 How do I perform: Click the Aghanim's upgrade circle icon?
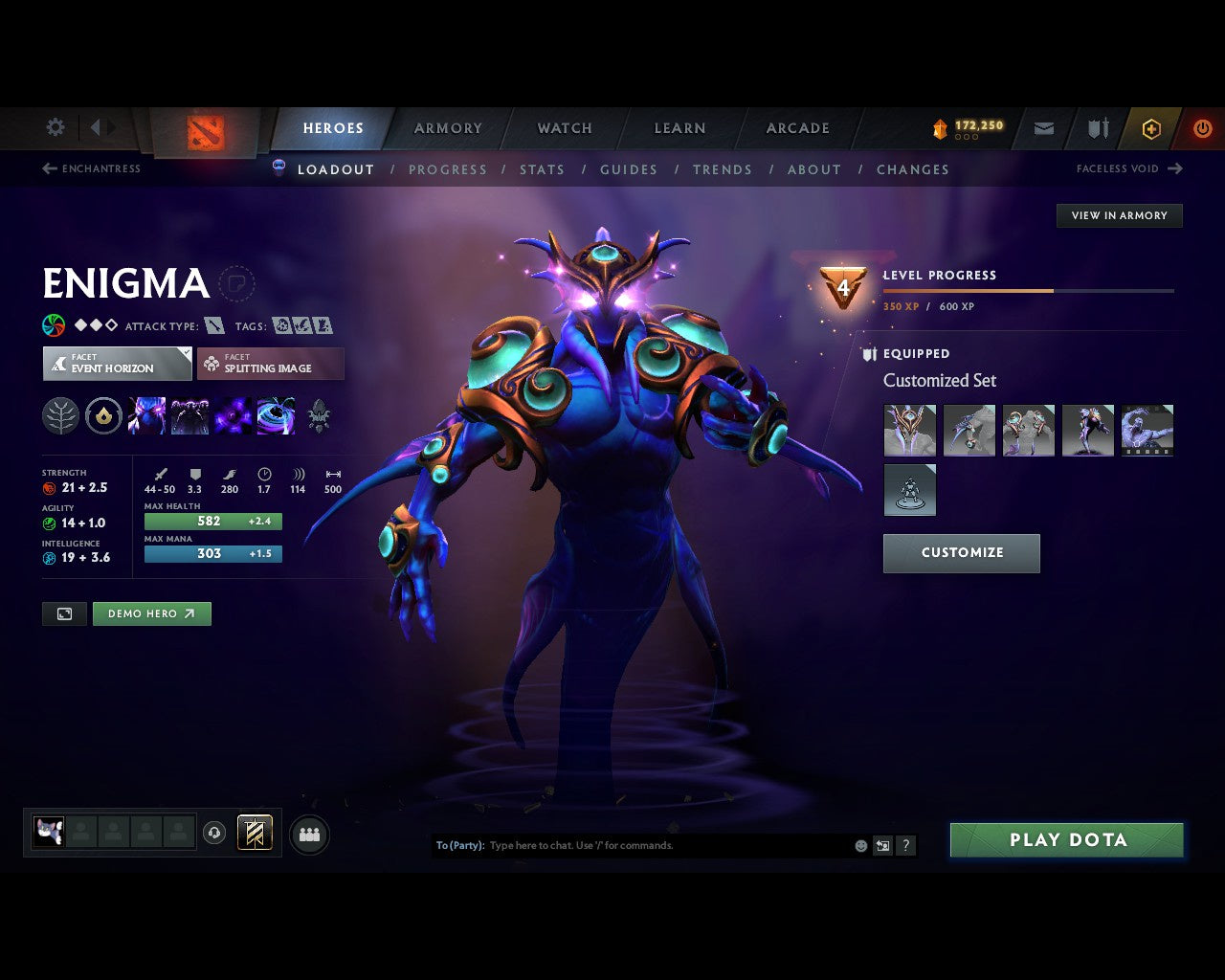tap(103, 415)
